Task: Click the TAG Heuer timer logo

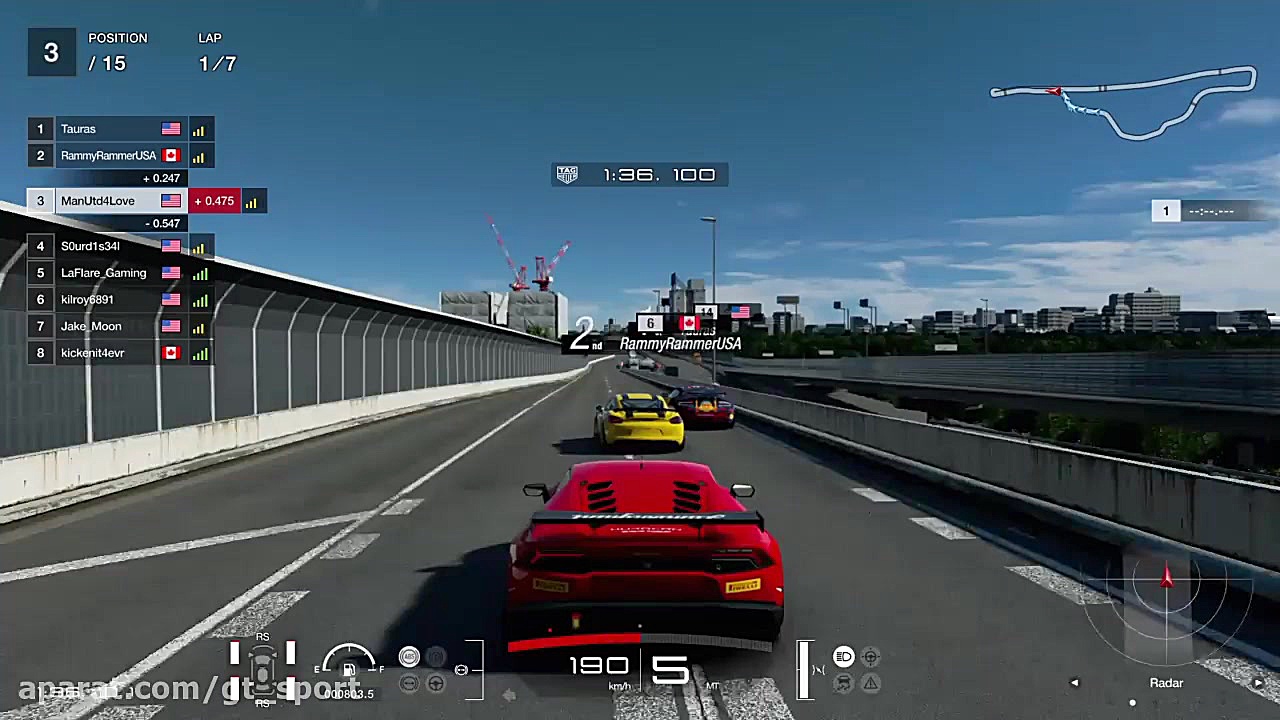Action: click(566, 174)
